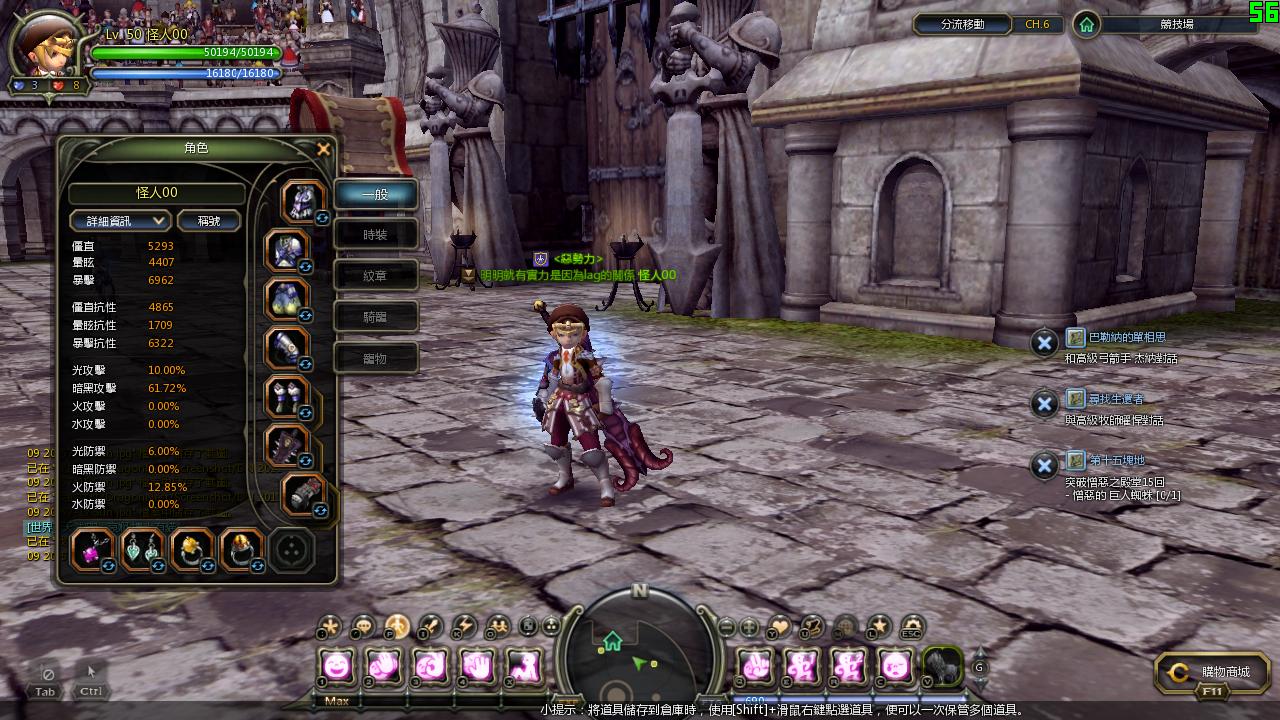
Task: Open the 寵物 pet tab
Action: (375, 358)
